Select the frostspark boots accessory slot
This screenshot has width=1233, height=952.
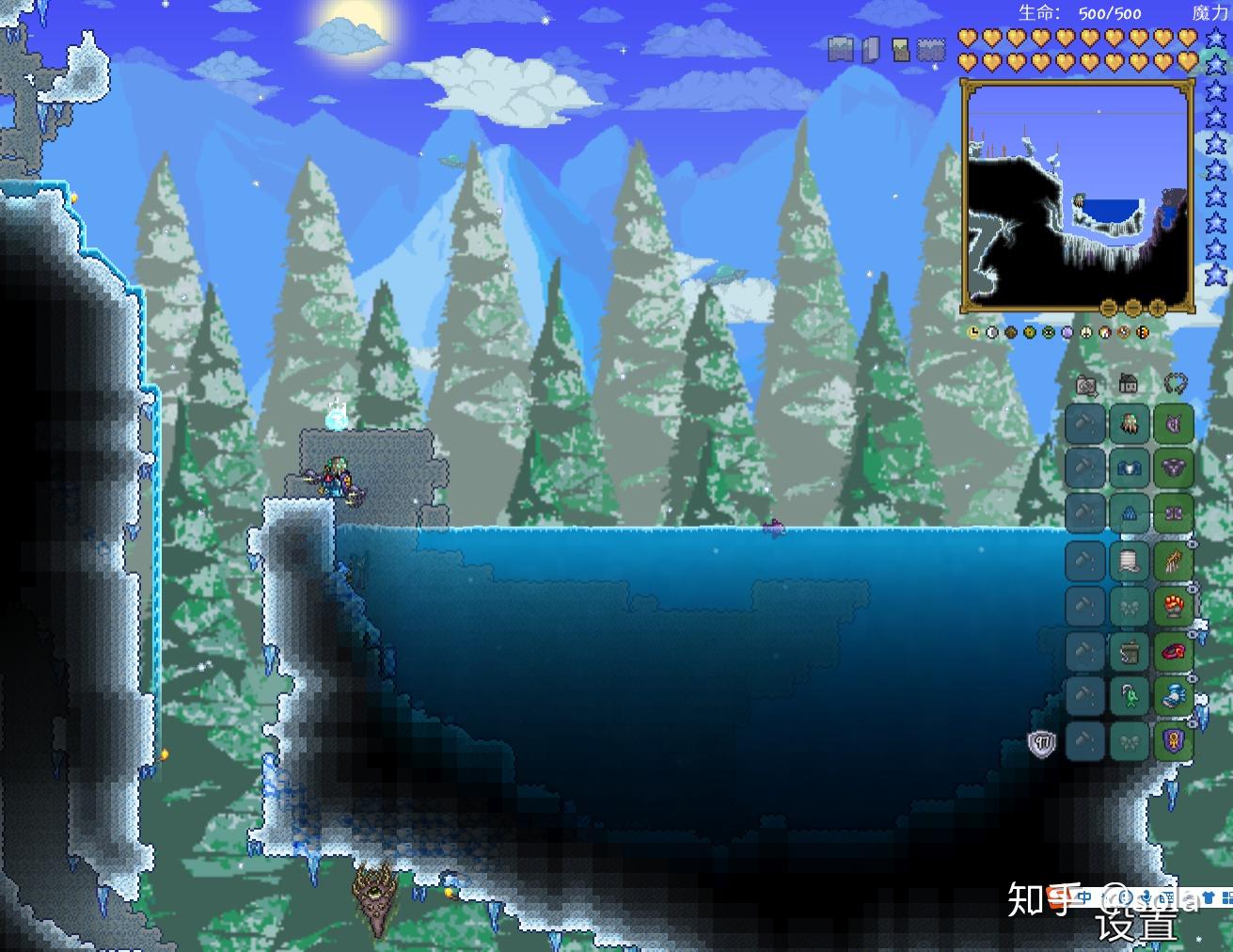1173,697
